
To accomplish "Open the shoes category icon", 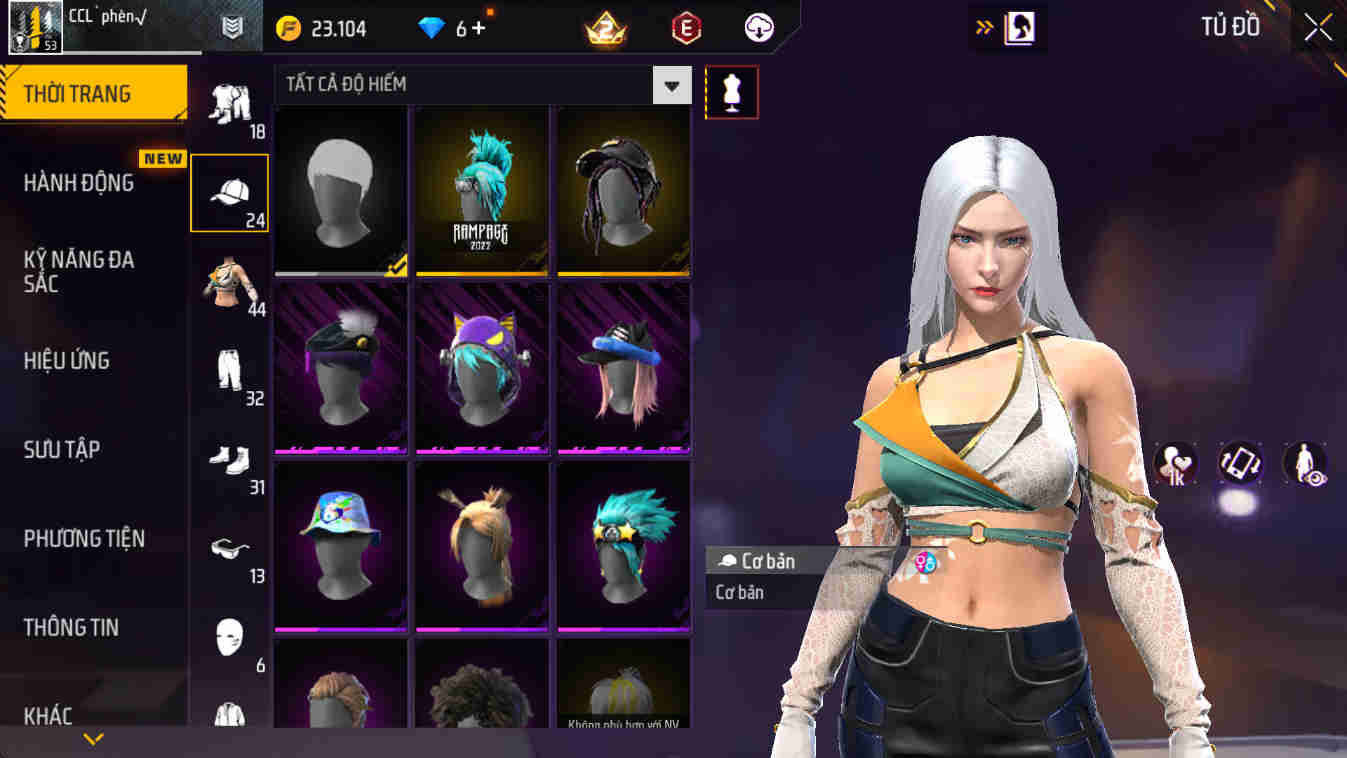I will point(229,456).
